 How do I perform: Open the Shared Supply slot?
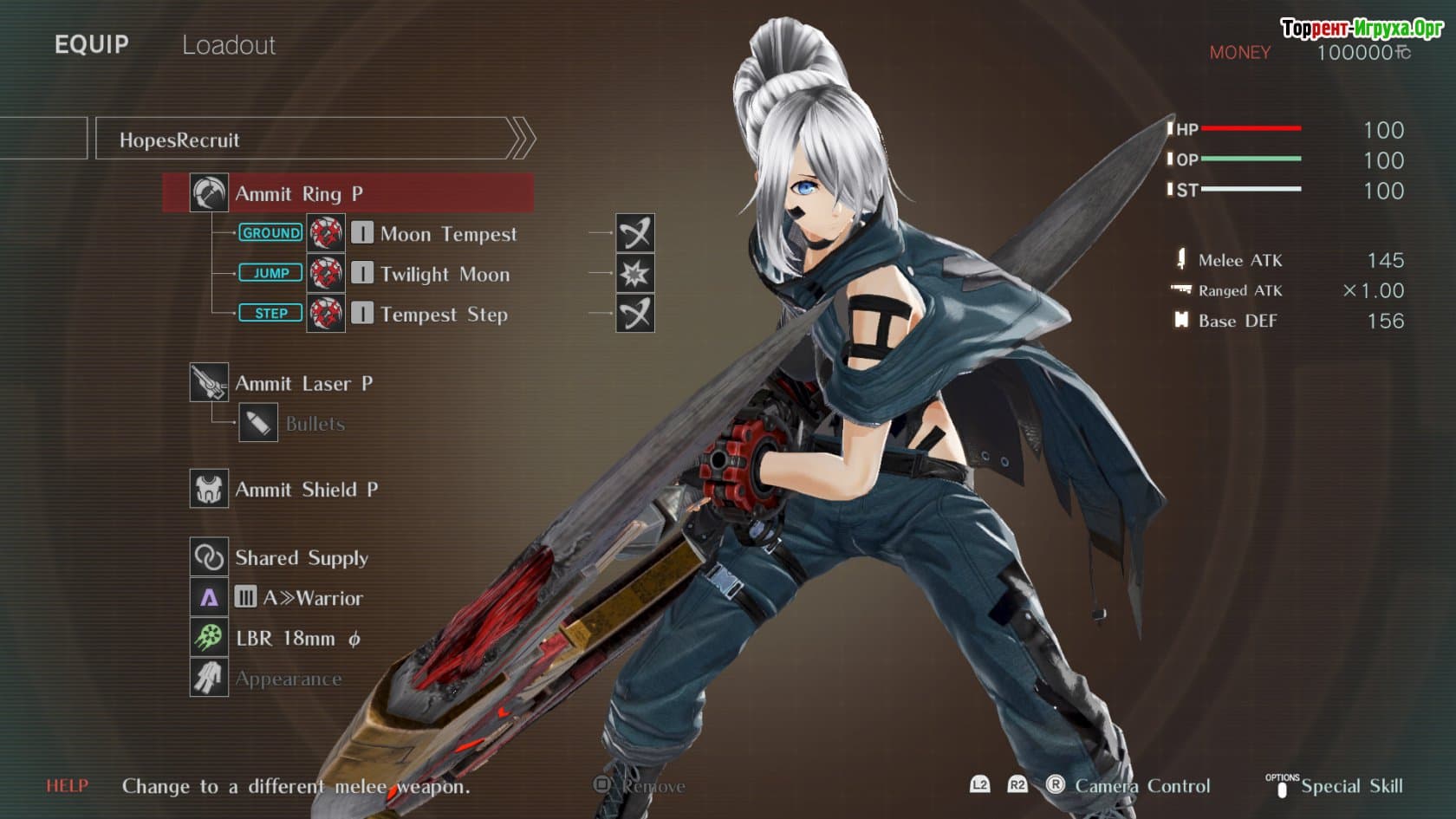(x=301, y=558)
